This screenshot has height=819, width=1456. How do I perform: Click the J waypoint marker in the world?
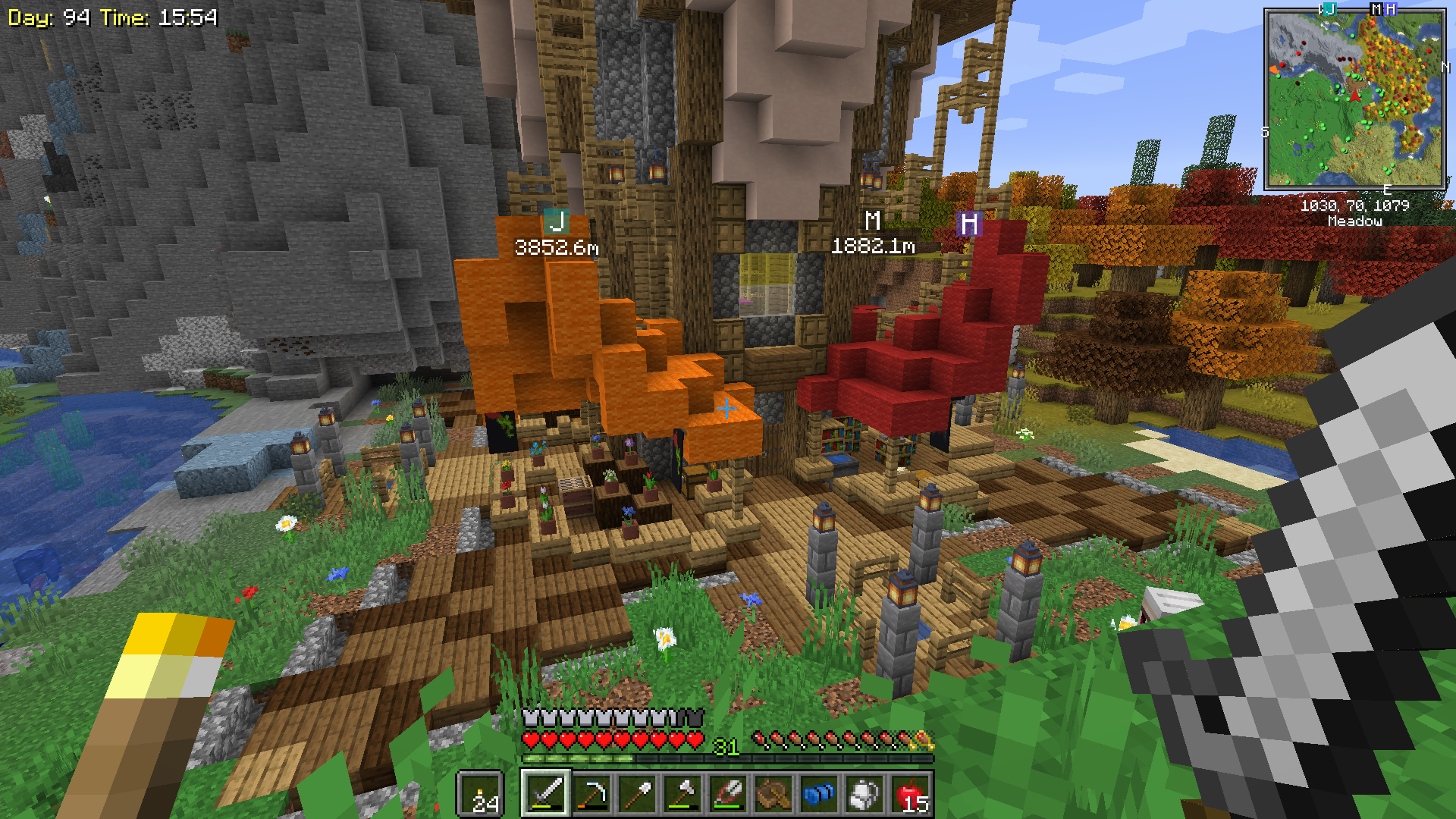(x=557, y=222)
